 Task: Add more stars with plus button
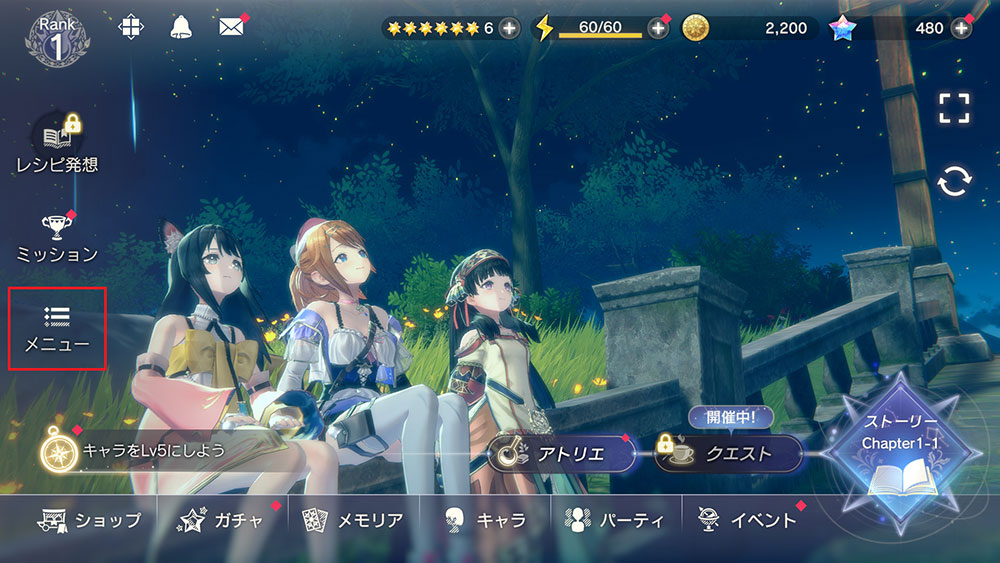coord(509,28)
